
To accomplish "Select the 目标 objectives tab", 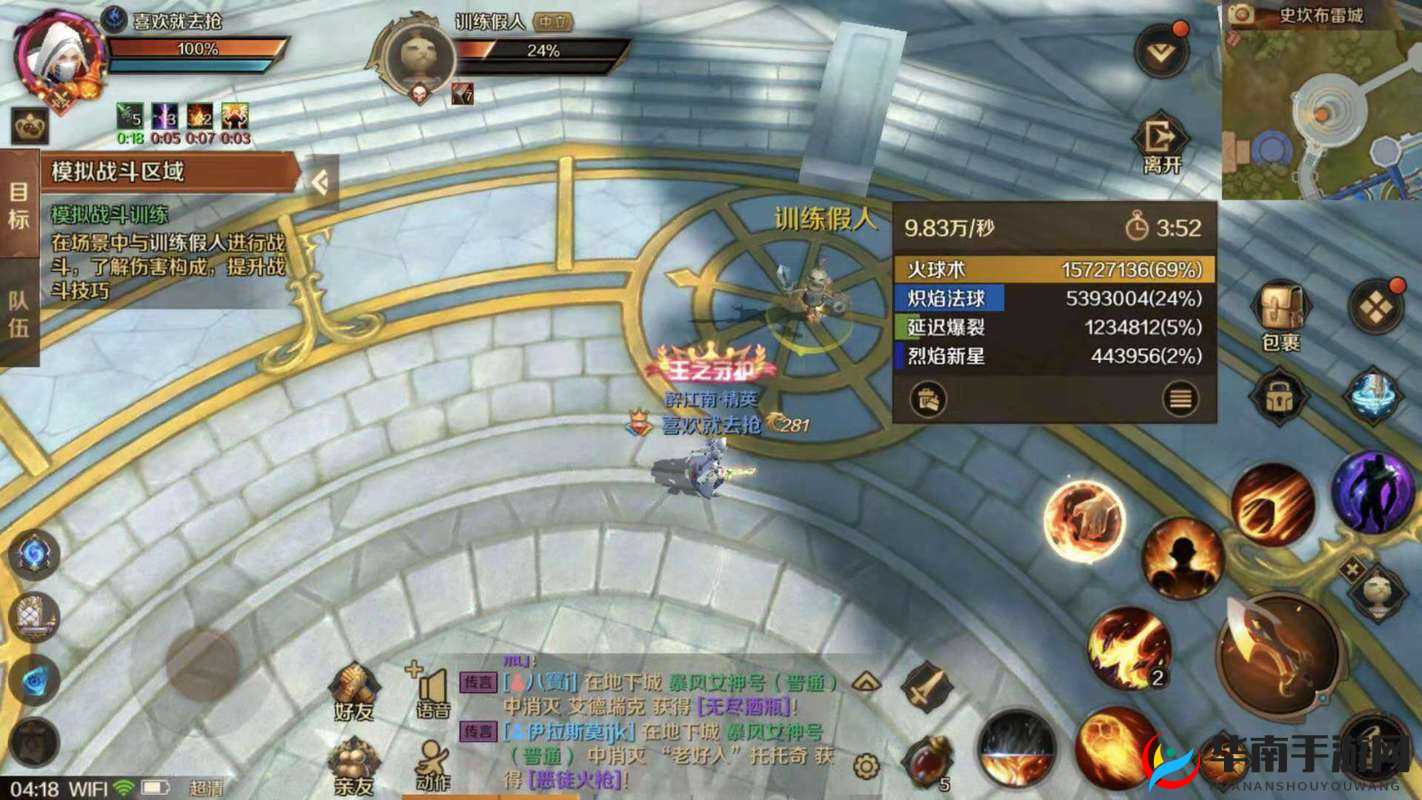I will click(19, 204).
